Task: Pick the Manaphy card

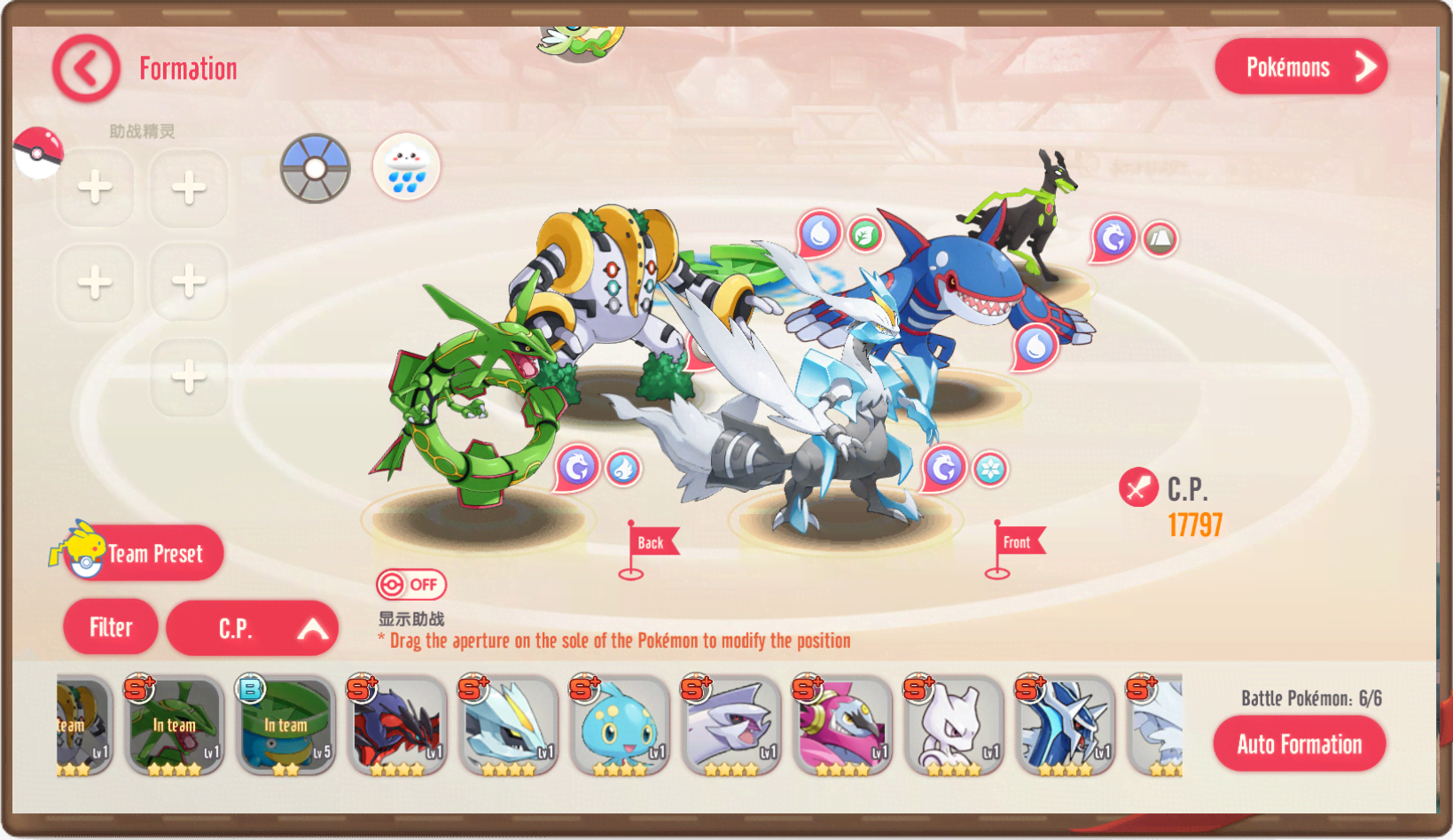Action: click(x=619, y=725)
